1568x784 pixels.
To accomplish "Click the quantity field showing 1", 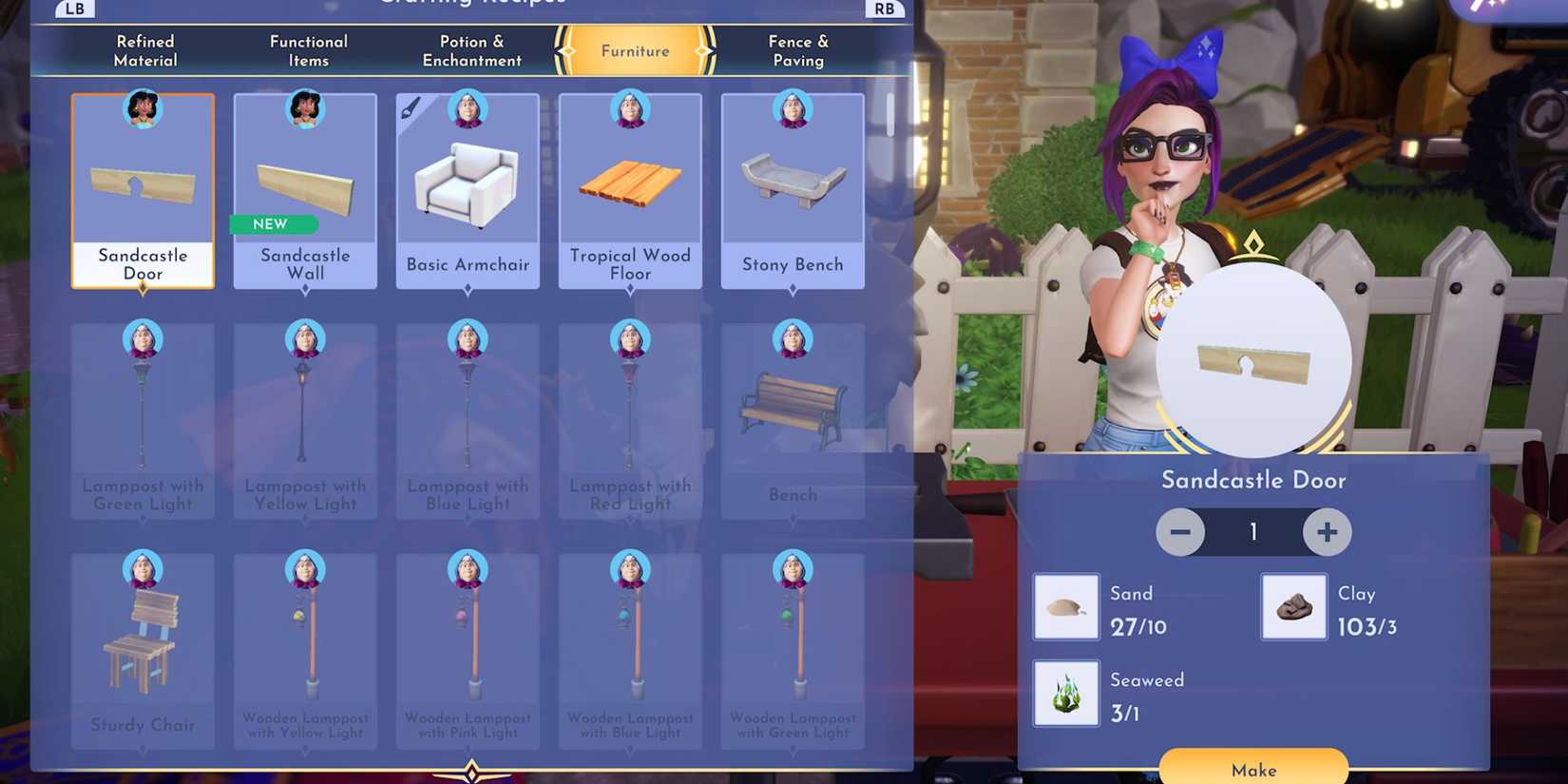I will (x=1253, y=532).
